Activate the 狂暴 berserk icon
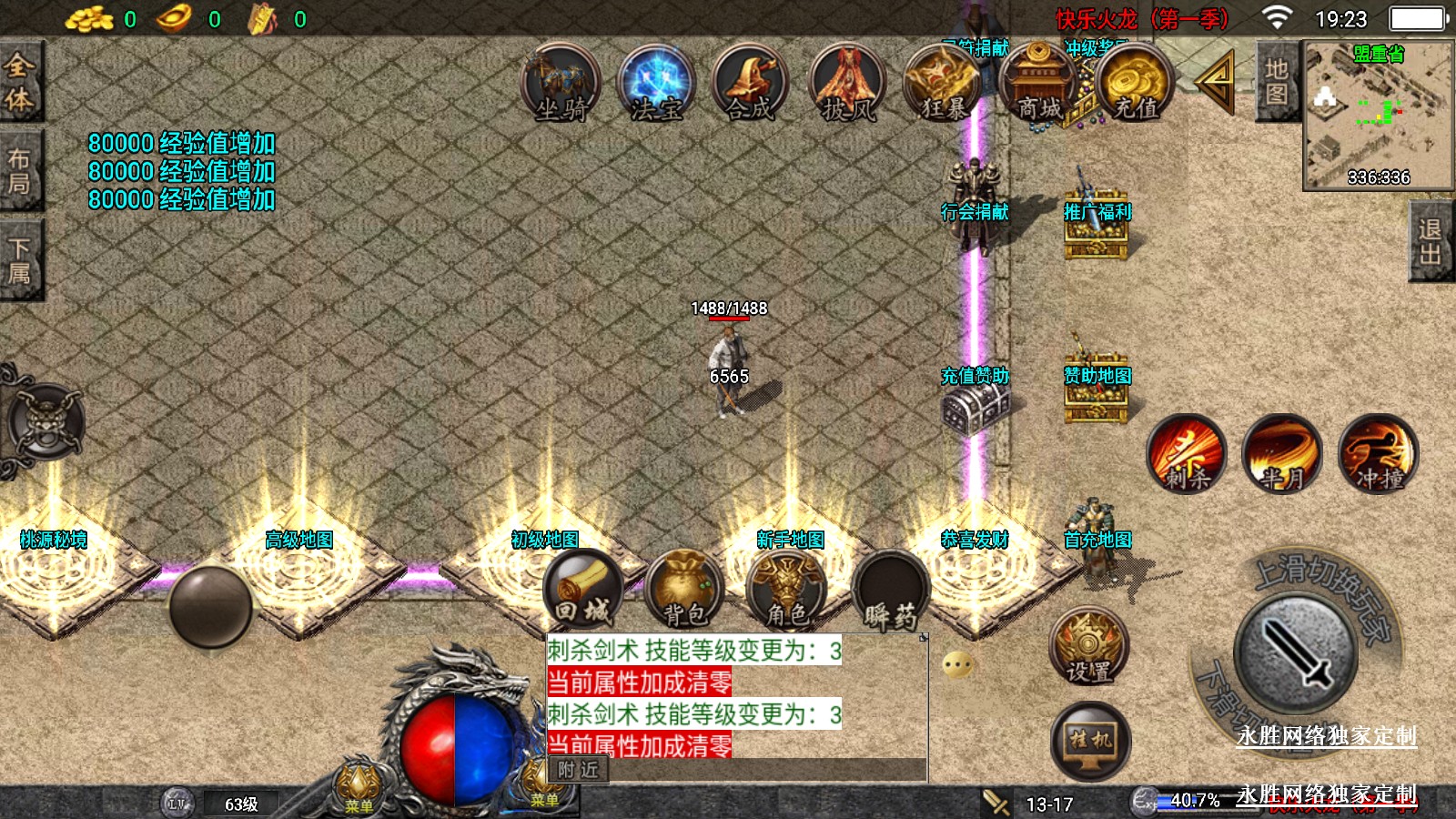The image size is (1456, 819). [x=944, y=84]
